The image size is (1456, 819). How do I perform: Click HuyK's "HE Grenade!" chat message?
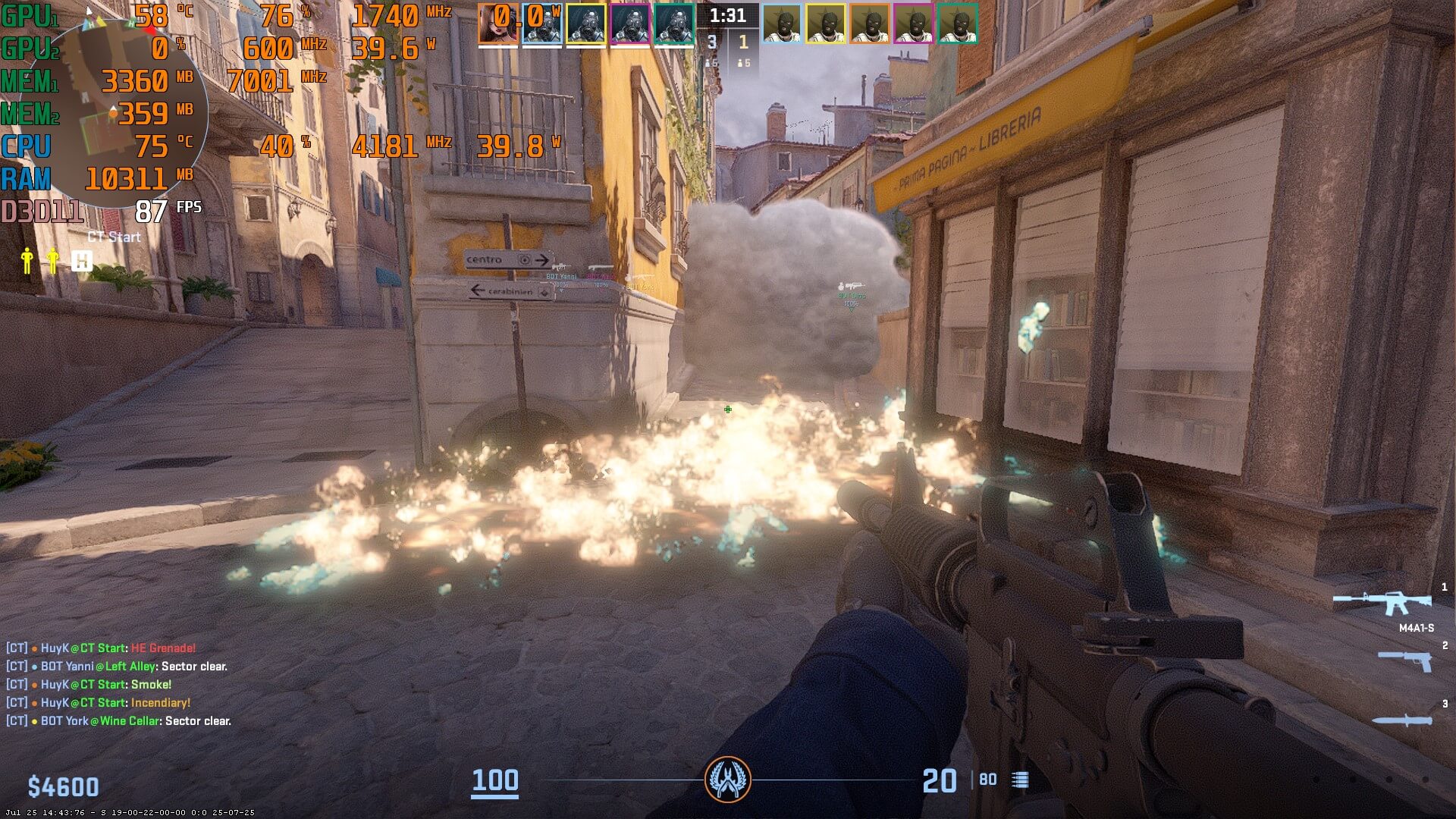[x=101, y=648]
